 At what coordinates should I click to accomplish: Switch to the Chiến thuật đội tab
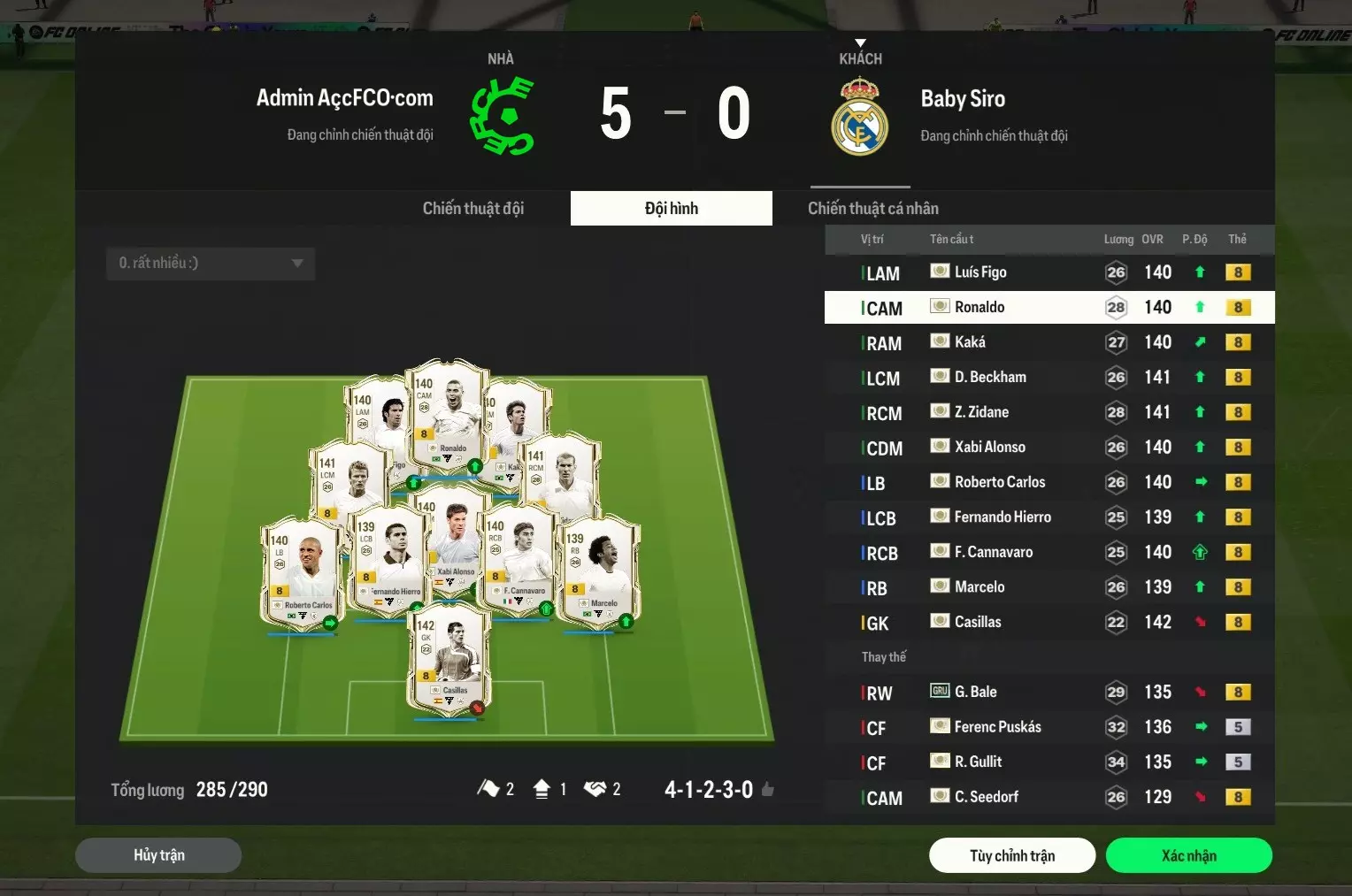(x=473, y=209)
